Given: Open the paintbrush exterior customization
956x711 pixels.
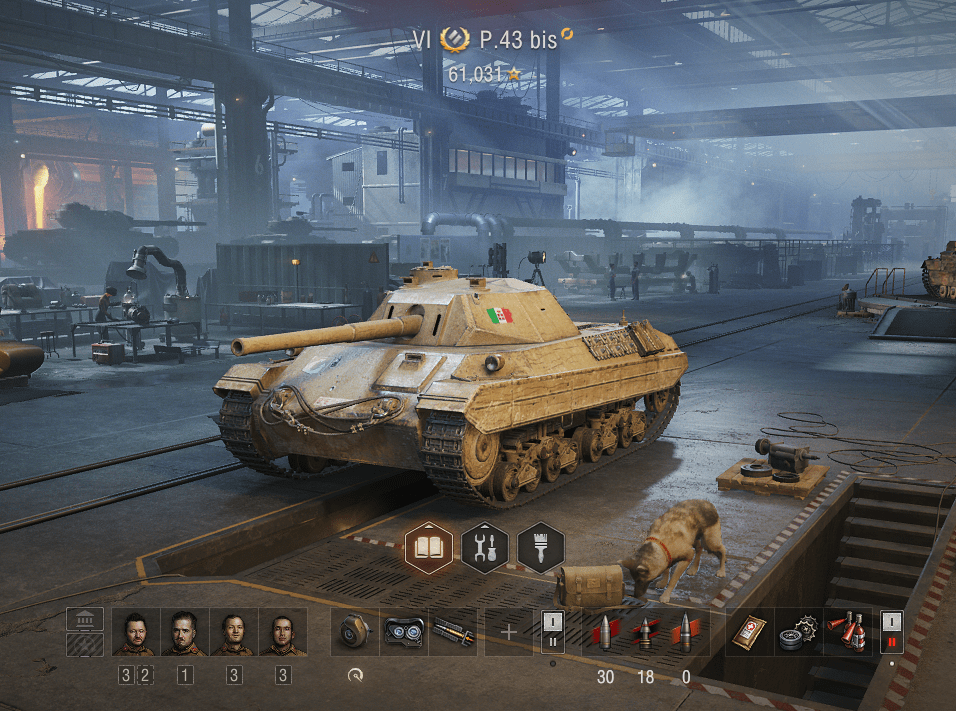Looking at the screenshot, I should (x=541, y=548).
